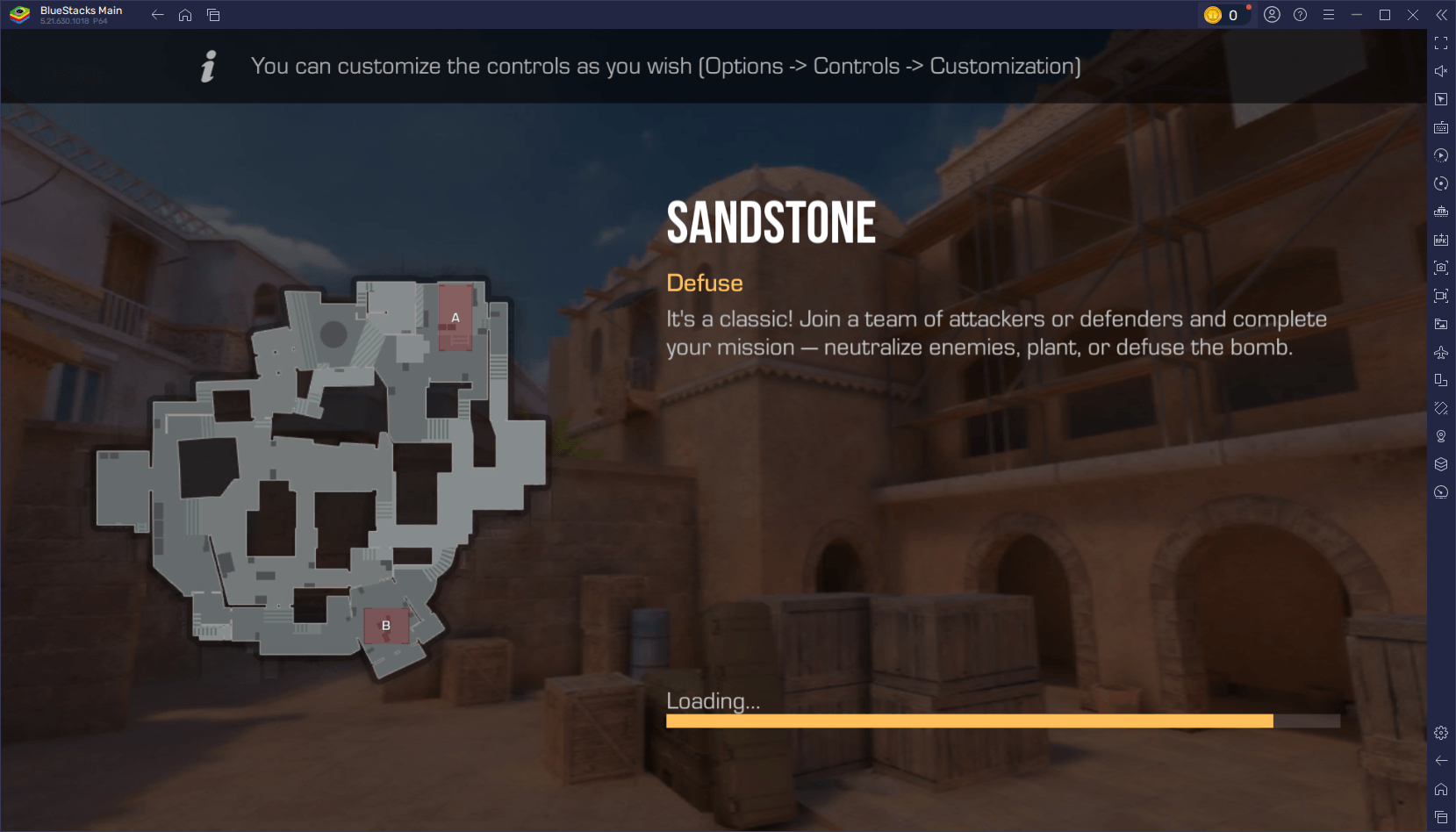Check coin balance by clicking coin counter

pyautogui.click(x=1226, y=14)
